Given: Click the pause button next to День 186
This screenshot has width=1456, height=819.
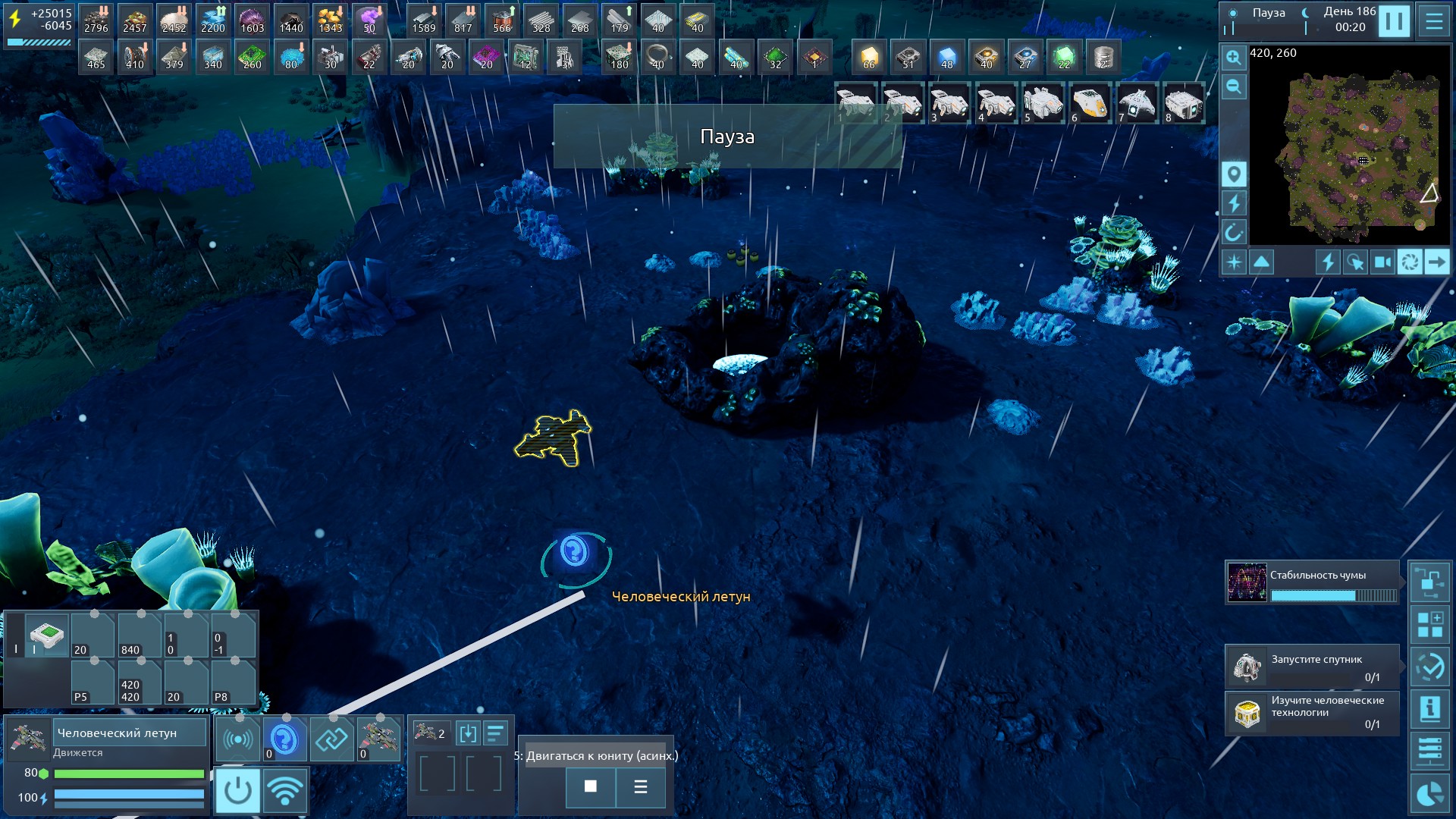Looking at the screenshot, I should coord(1394,20).
